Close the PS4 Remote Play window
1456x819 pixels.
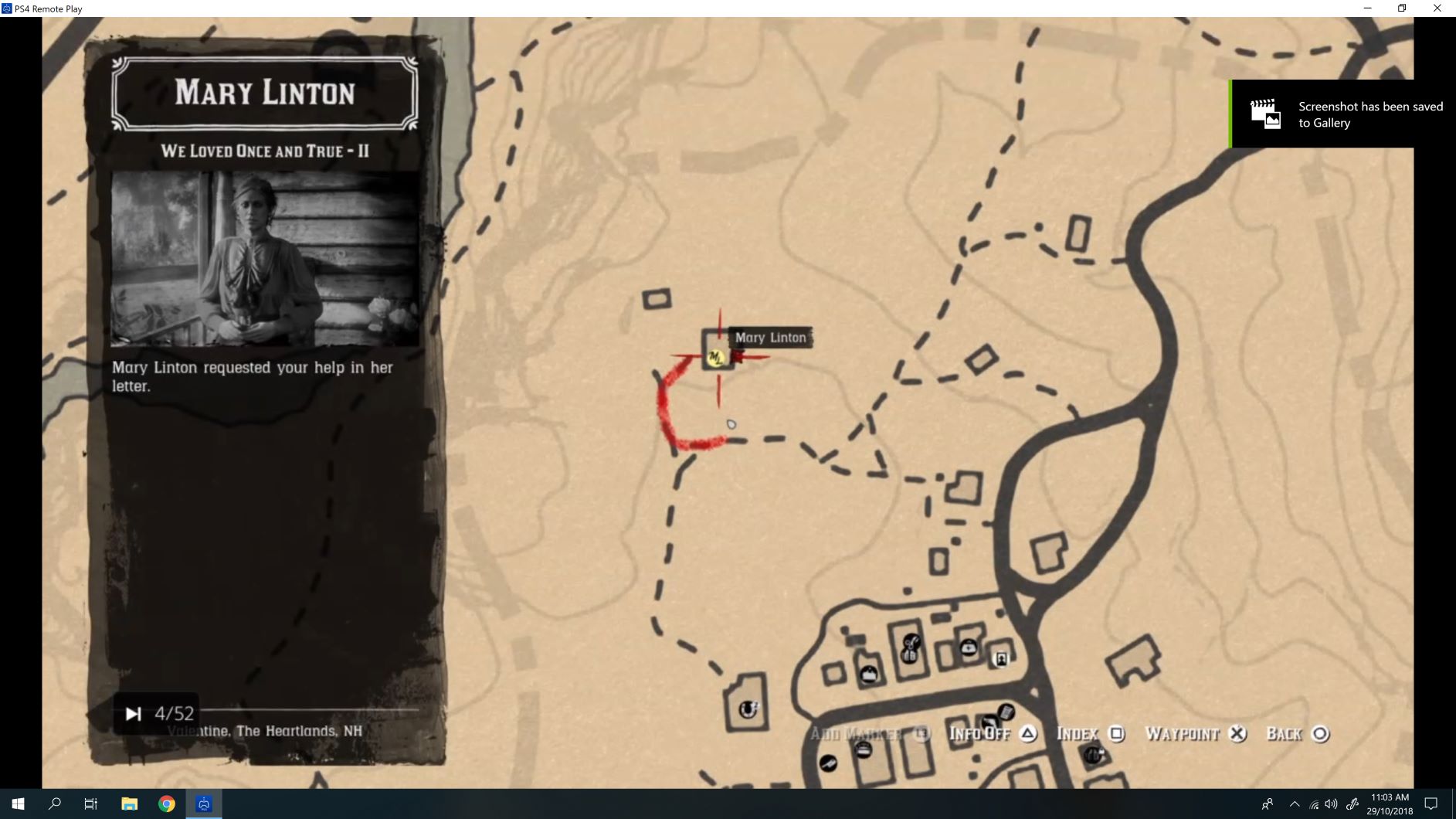(1437, 8)
